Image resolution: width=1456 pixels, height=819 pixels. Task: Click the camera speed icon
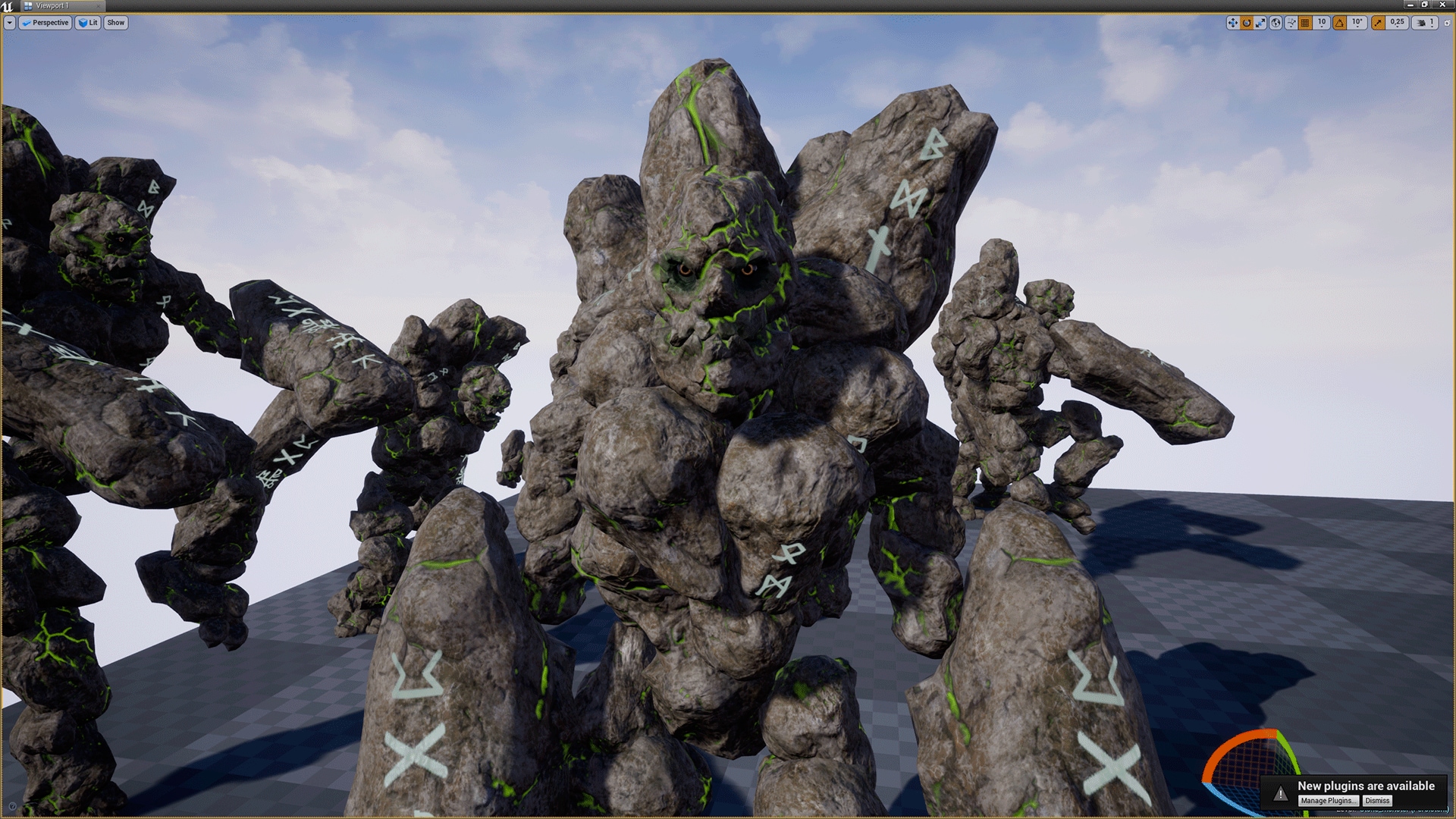click(x=1421, y=23)
